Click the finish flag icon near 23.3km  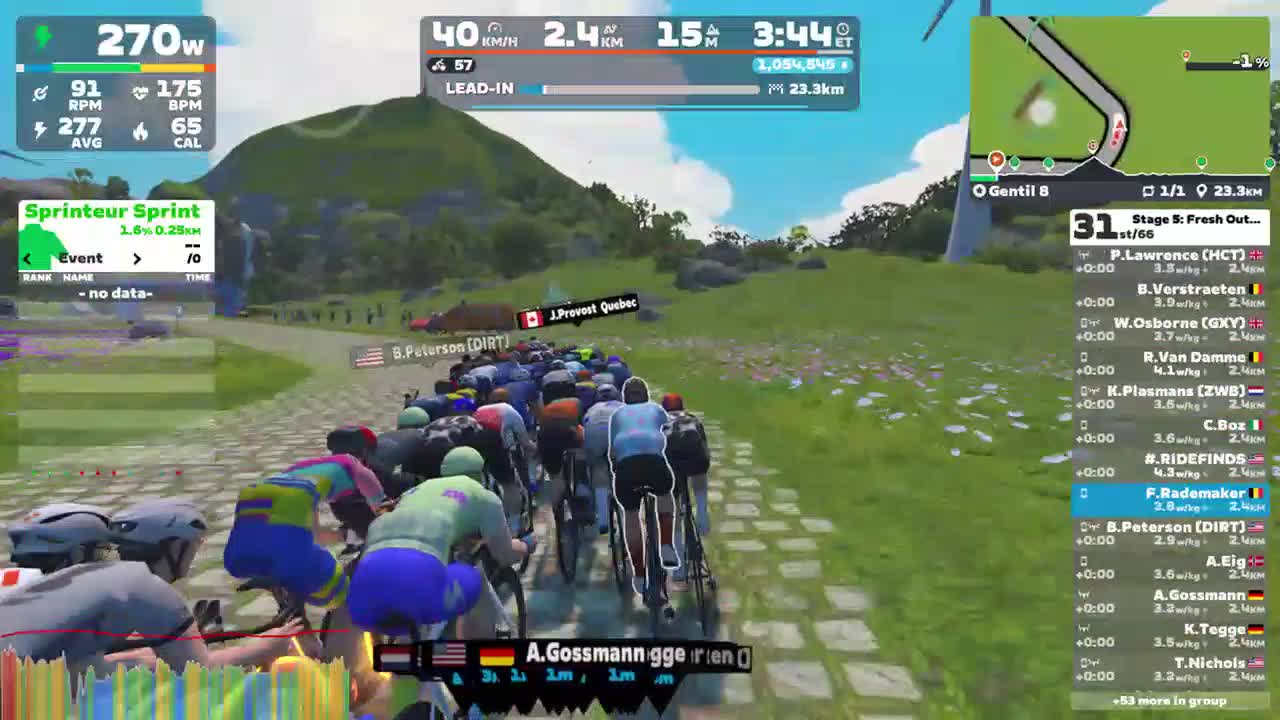pos(775,89)
